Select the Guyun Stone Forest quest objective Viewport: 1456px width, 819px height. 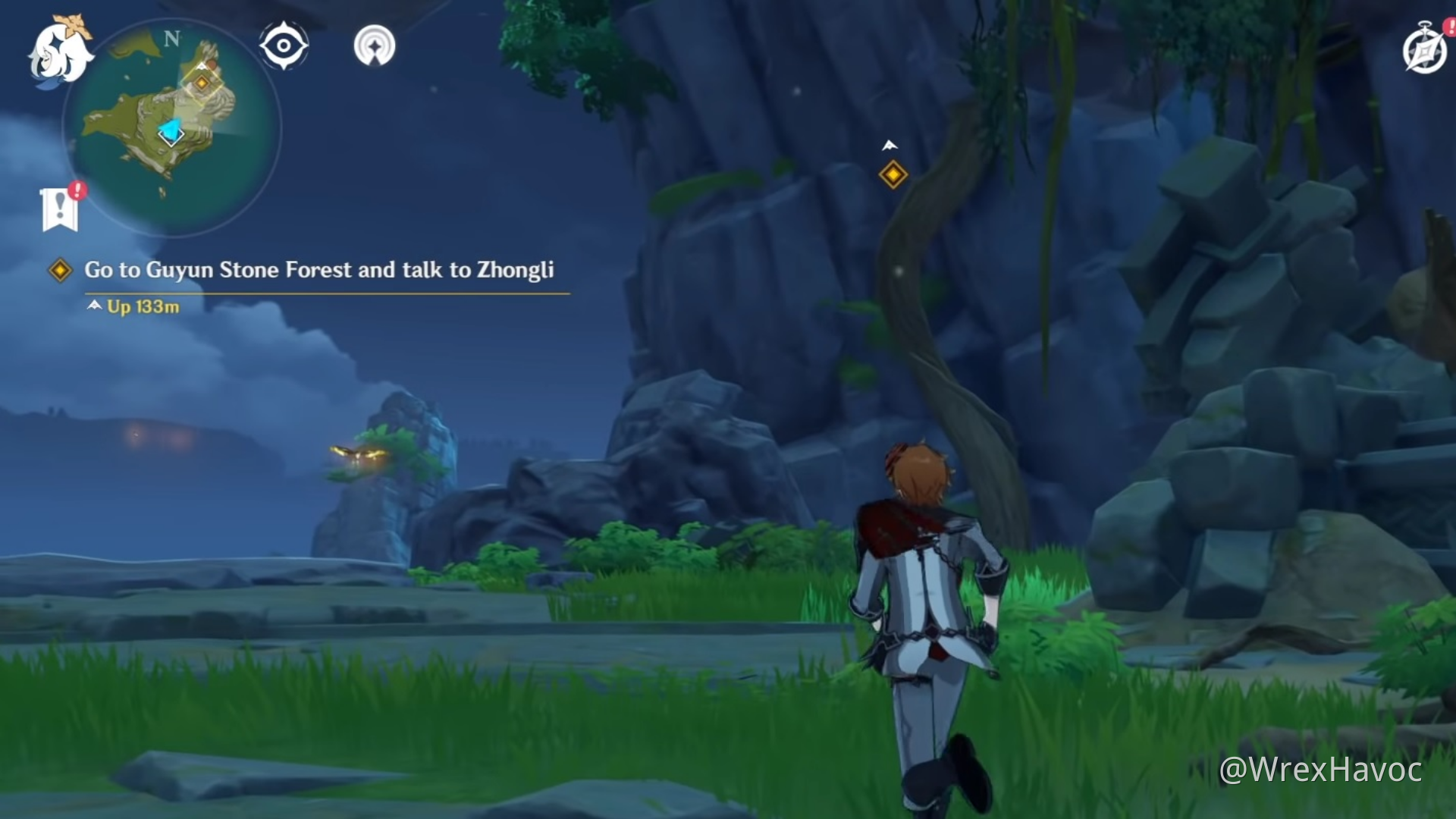(x=318, y=270)
